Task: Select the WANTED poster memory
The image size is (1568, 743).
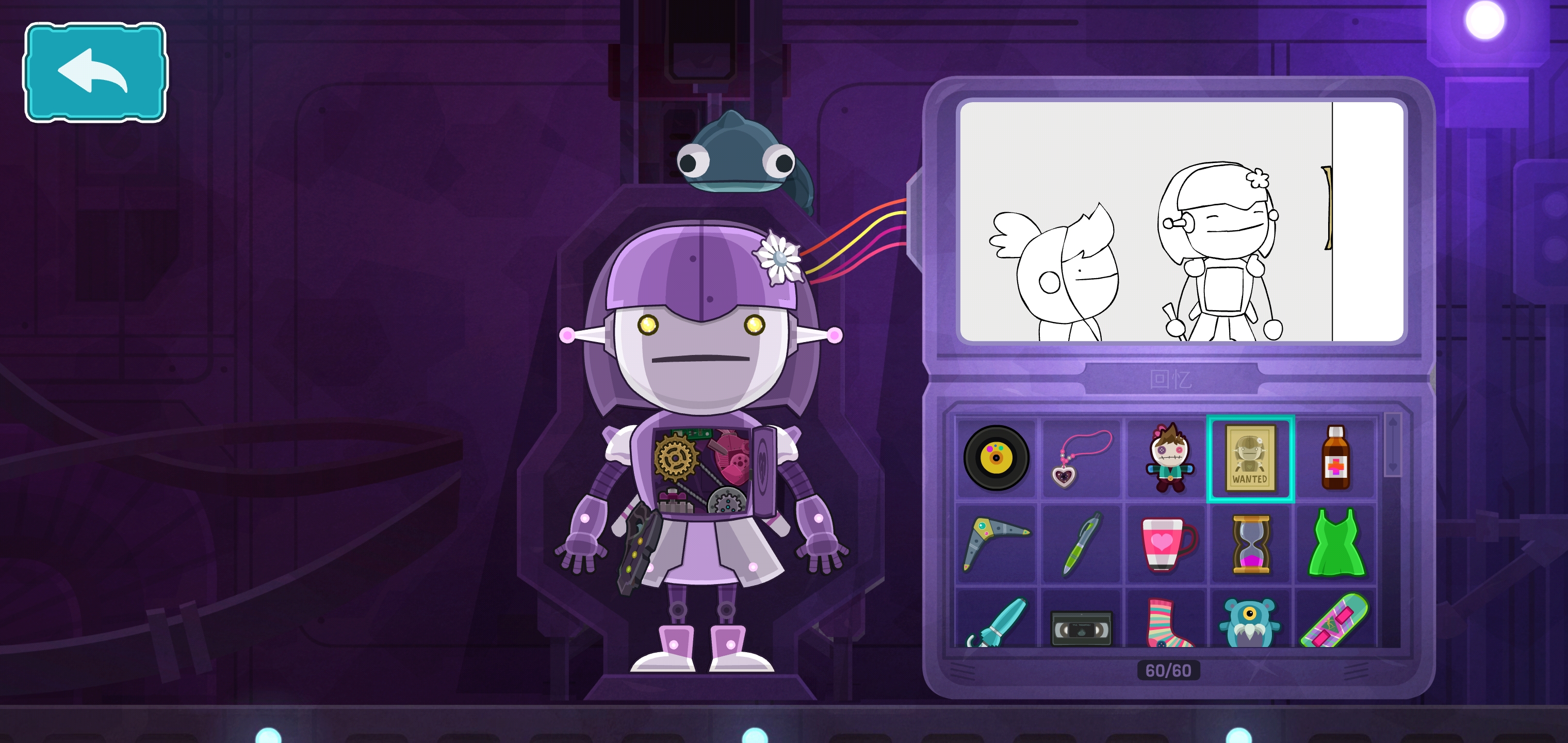Action: coord(1250,459)
